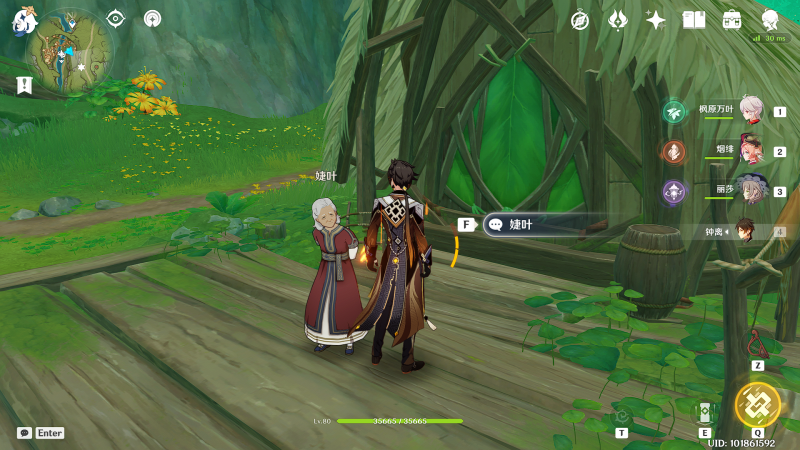Open the winged battle pass icon
Image resolution: width=800 pixels, height=450 pixels.
618,20
